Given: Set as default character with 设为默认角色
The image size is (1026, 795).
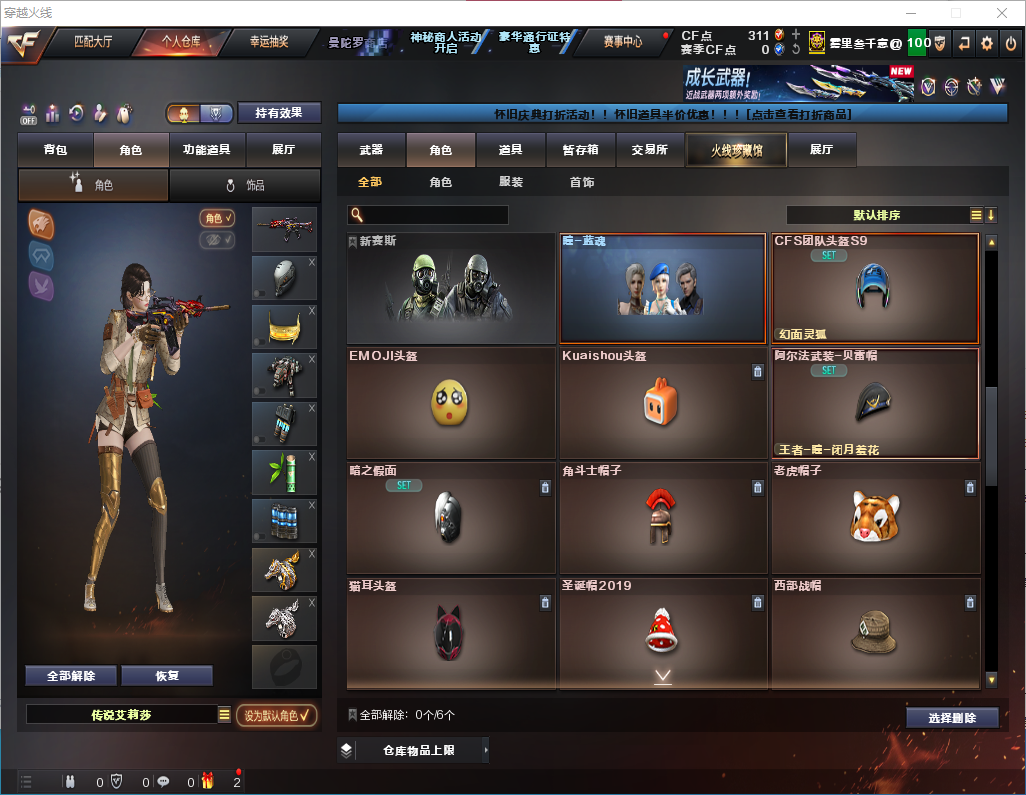Looking at the screenshot, I should [x=276, y=715].
